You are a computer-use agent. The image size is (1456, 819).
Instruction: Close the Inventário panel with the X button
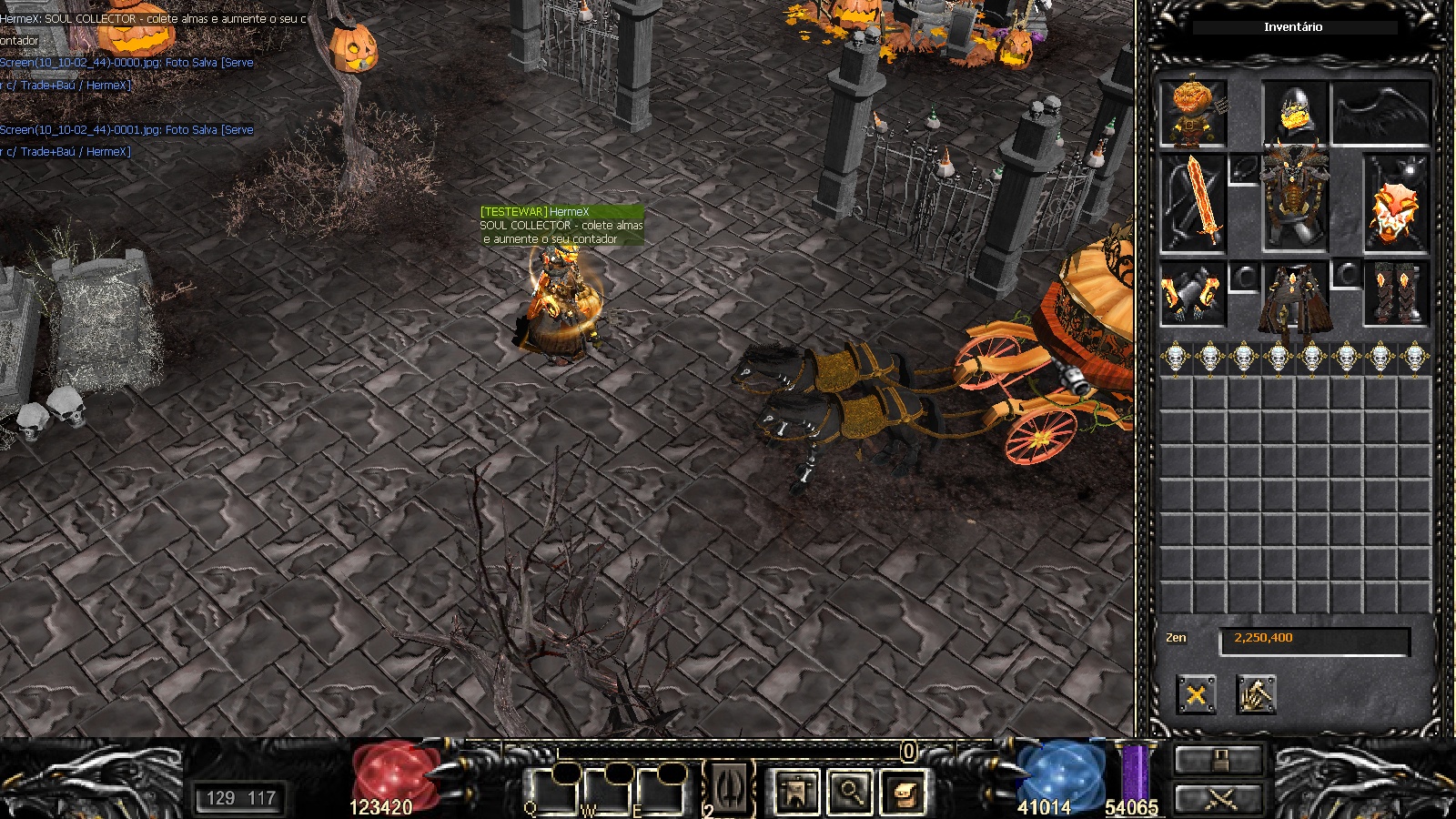1196,695
